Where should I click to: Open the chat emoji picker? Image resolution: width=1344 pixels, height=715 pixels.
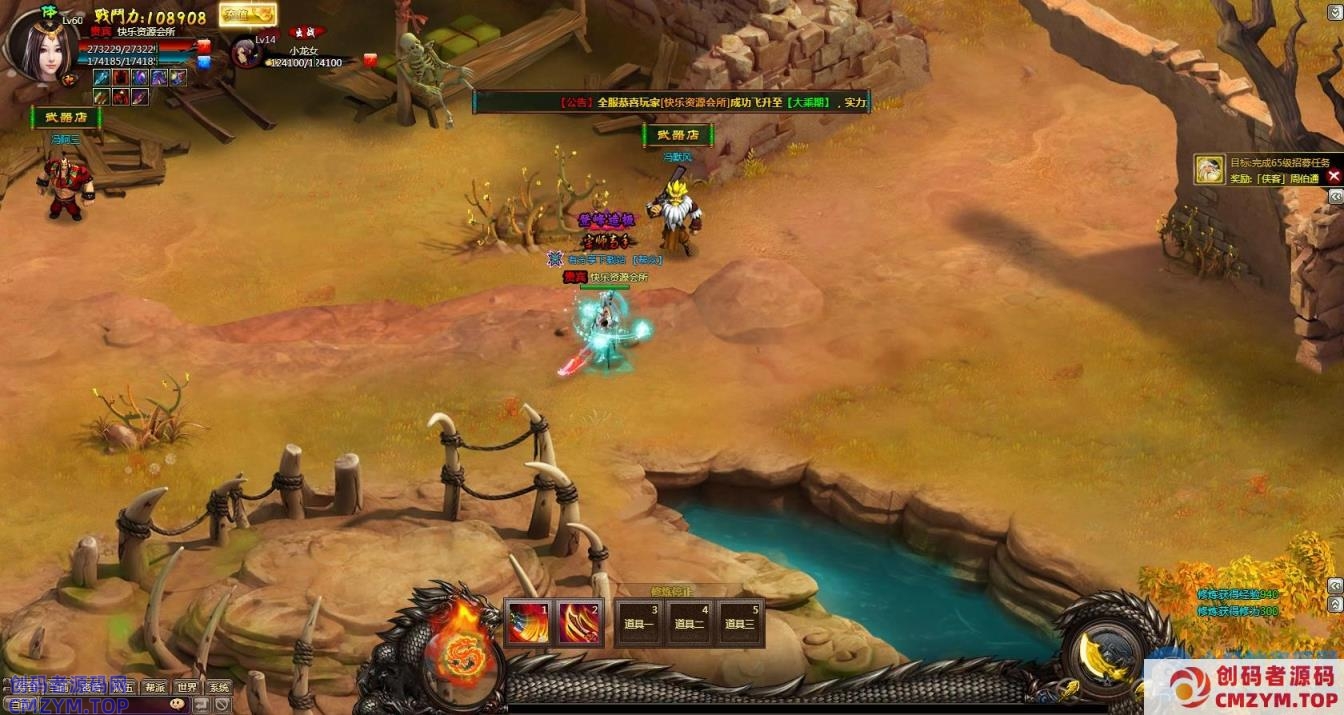pos(176,705)
